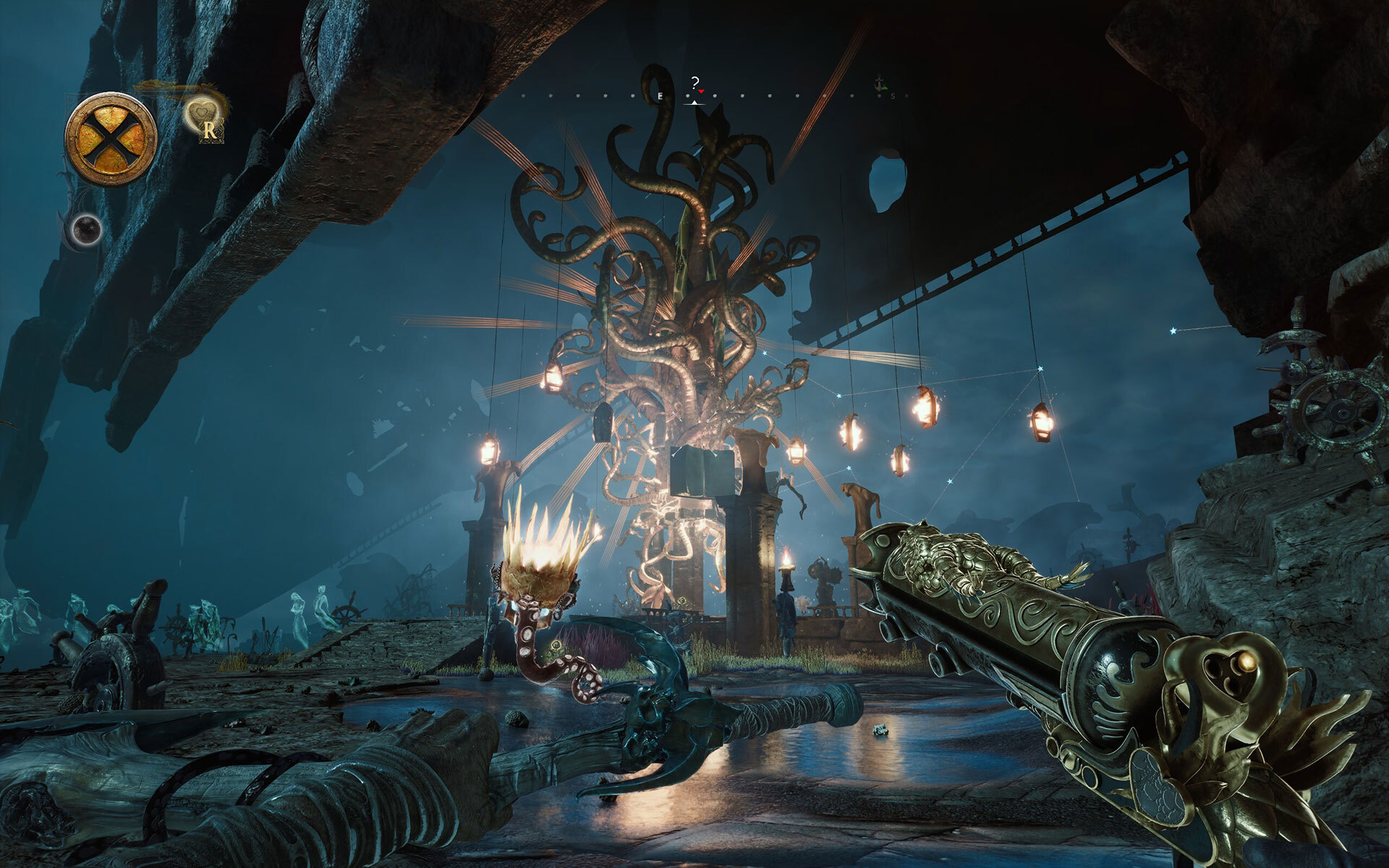Select the question mark compass marker
The image size is (1389, 868).
(695, 82)
